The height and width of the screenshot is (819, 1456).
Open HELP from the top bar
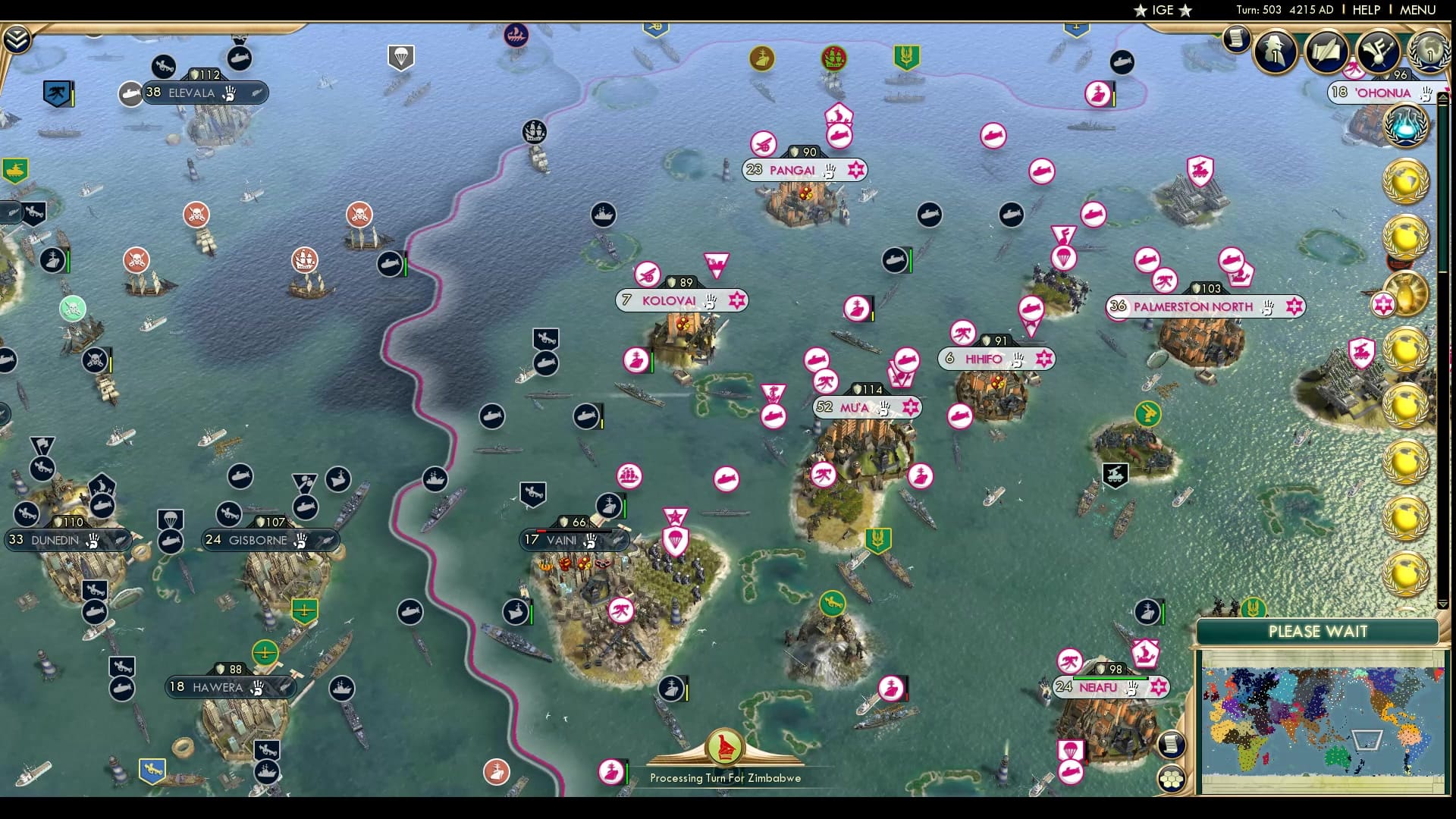[x=1366, y=10]
